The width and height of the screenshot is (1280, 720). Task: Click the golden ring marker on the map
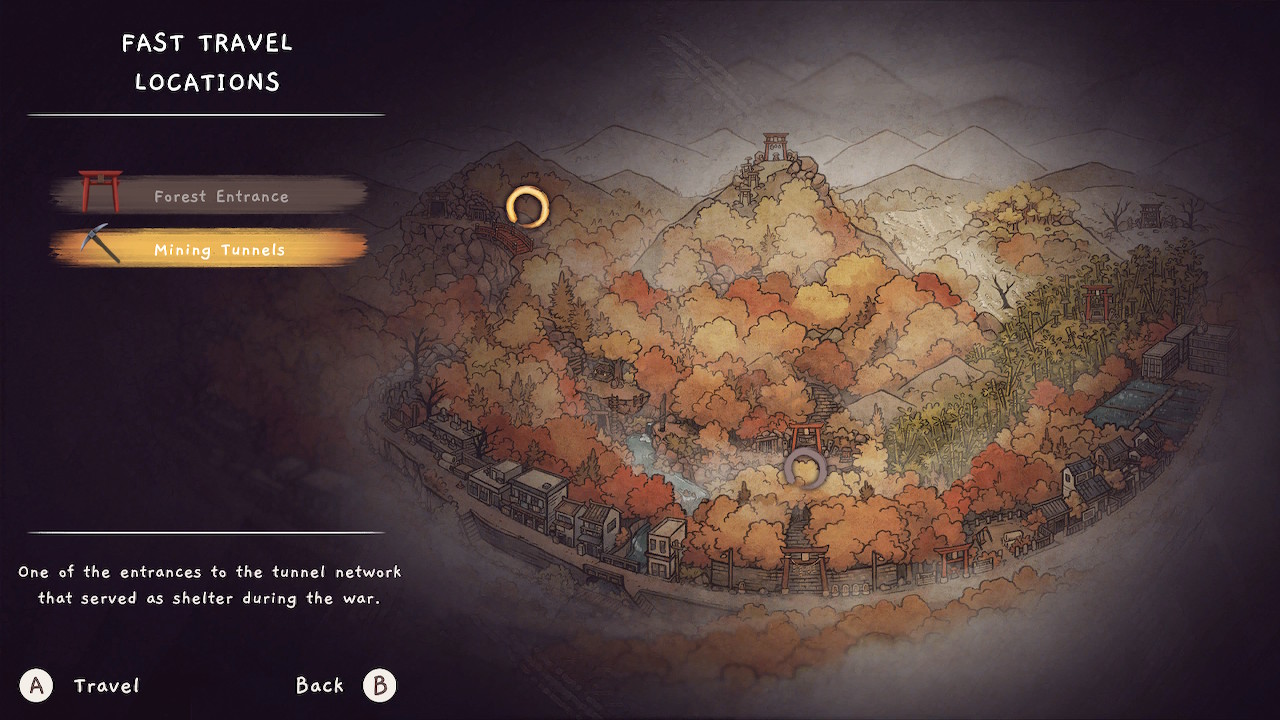pyautogui.click(x=527, y=207)
